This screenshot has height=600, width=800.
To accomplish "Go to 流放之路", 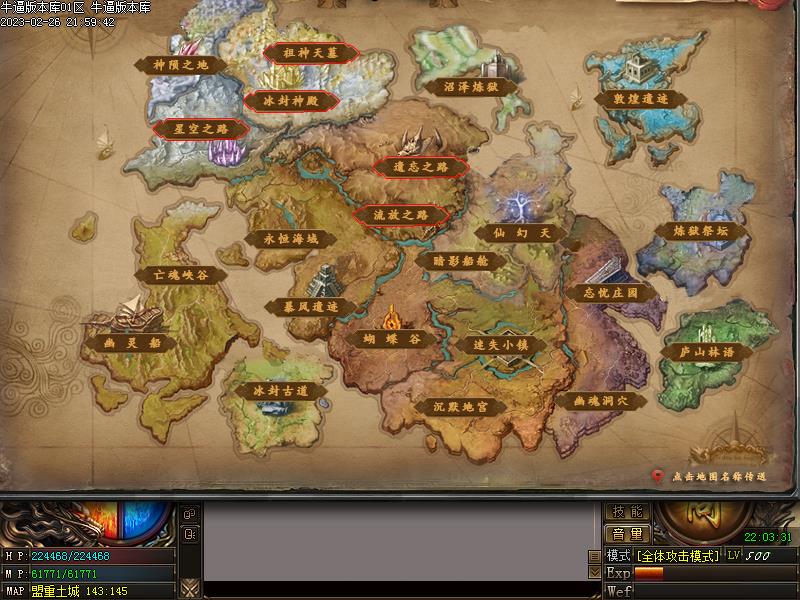I will click(400, 214).
